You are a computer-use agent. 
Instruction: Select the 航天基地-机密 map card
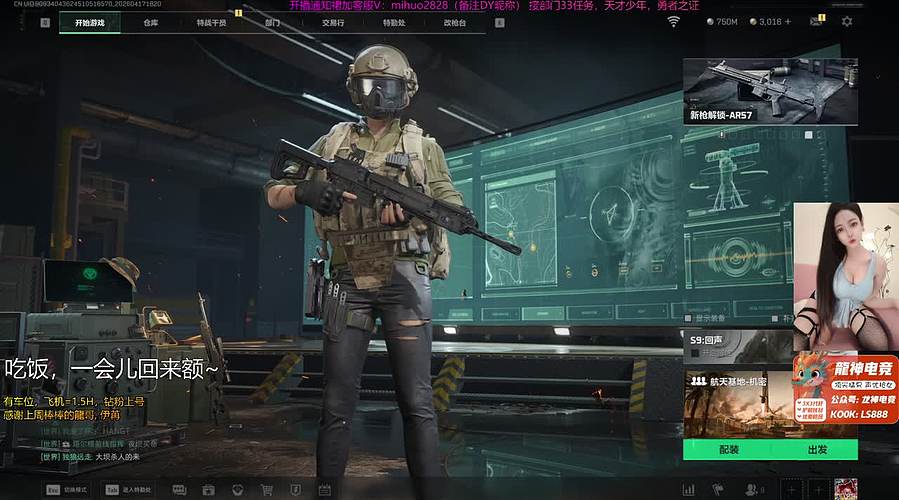(x=737, y=400)
